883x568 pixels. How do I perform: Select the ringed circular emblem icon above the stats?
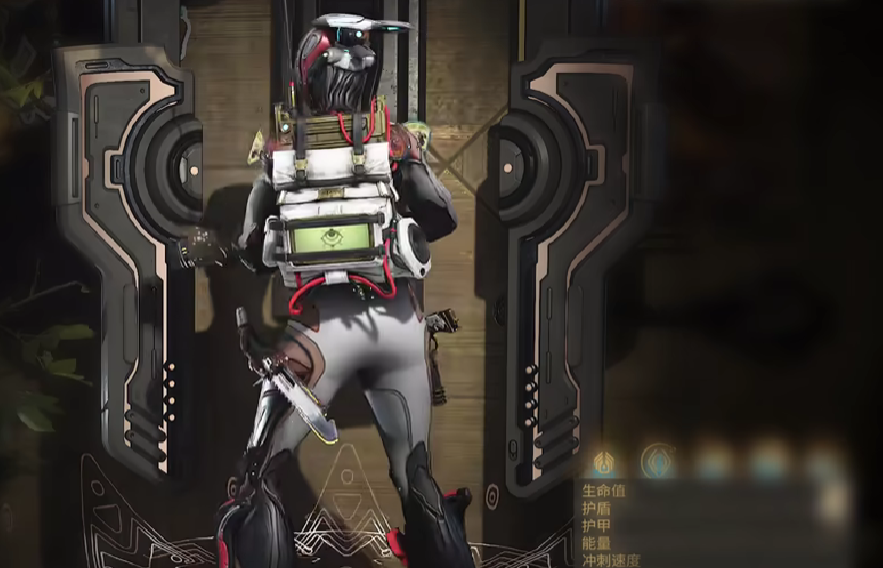(x=657, y=461)
